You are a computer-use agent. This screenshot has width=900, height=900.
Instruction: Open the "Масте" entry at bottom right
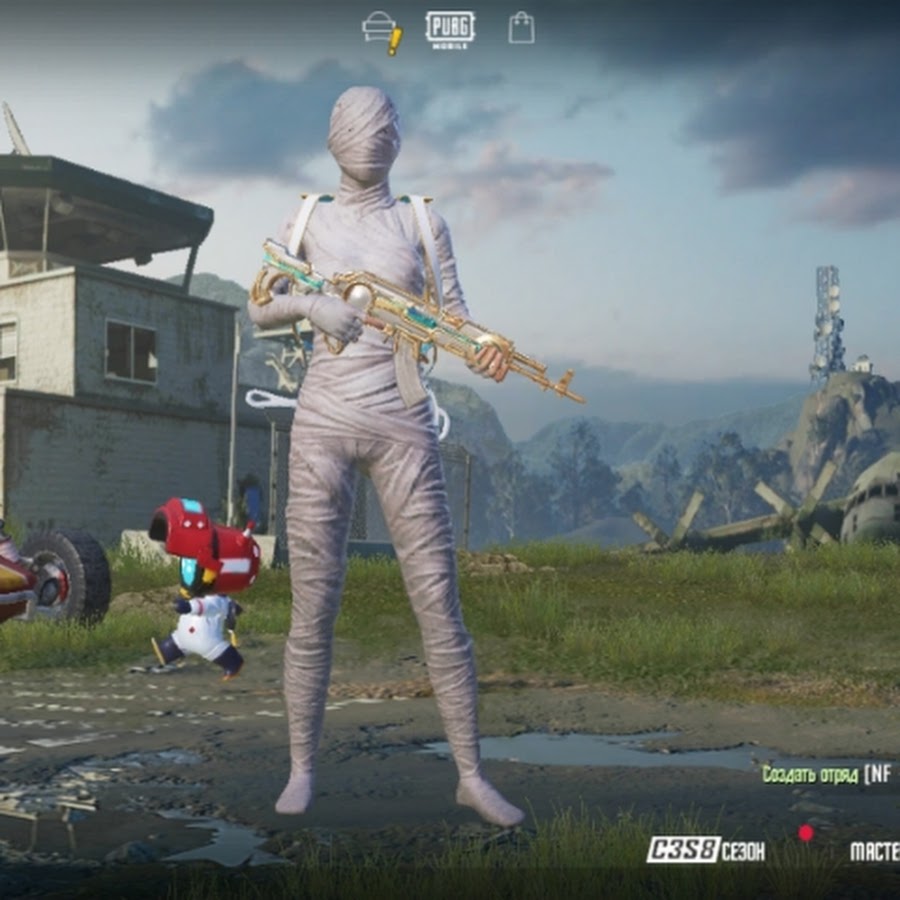pos(873,851)
